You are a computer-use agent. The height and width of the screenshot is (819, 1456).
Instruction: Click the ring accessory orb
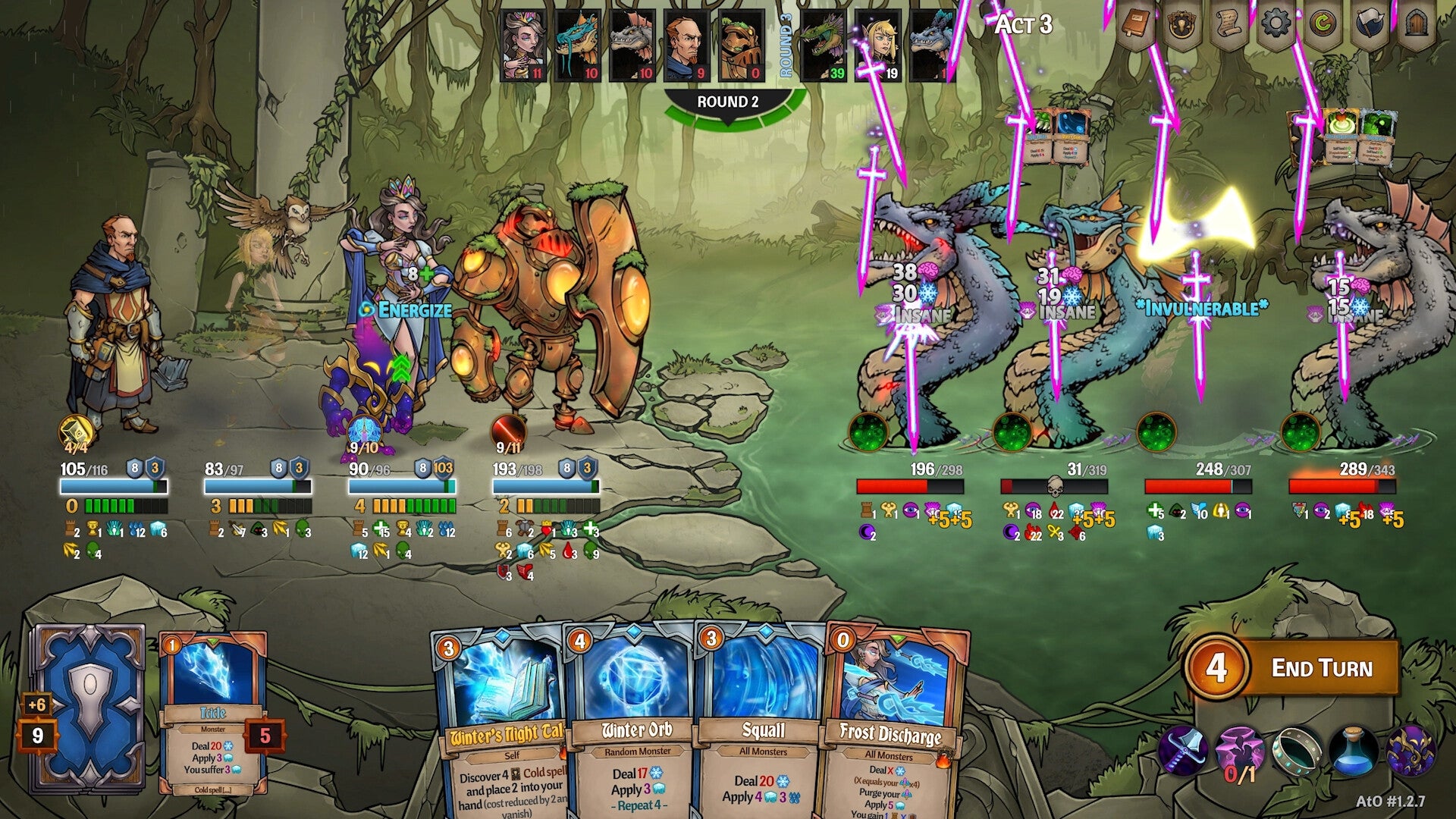click(x=1298, y=749)
